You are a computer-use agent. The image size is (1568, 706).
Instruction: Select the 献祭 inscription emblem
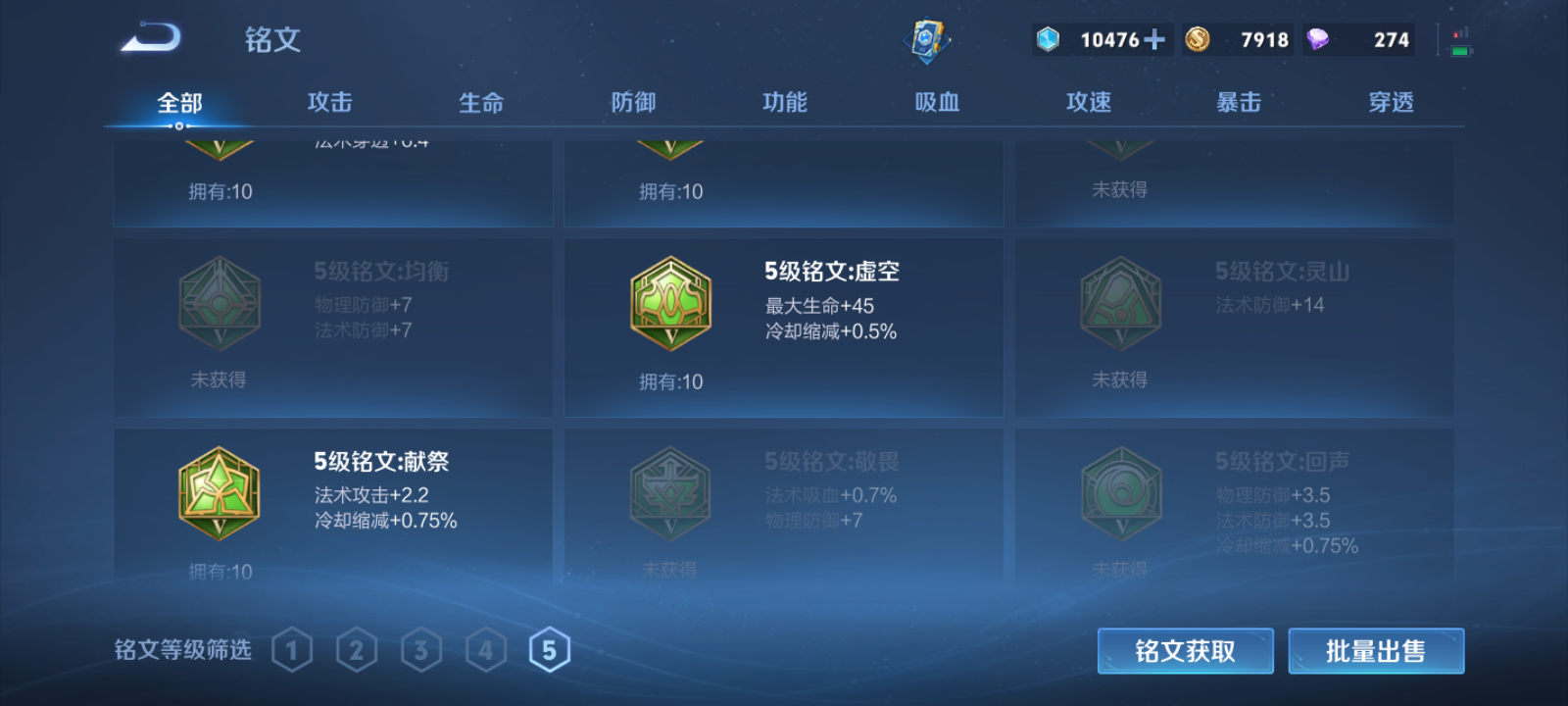pyautogui.click(x=219, y=493)
